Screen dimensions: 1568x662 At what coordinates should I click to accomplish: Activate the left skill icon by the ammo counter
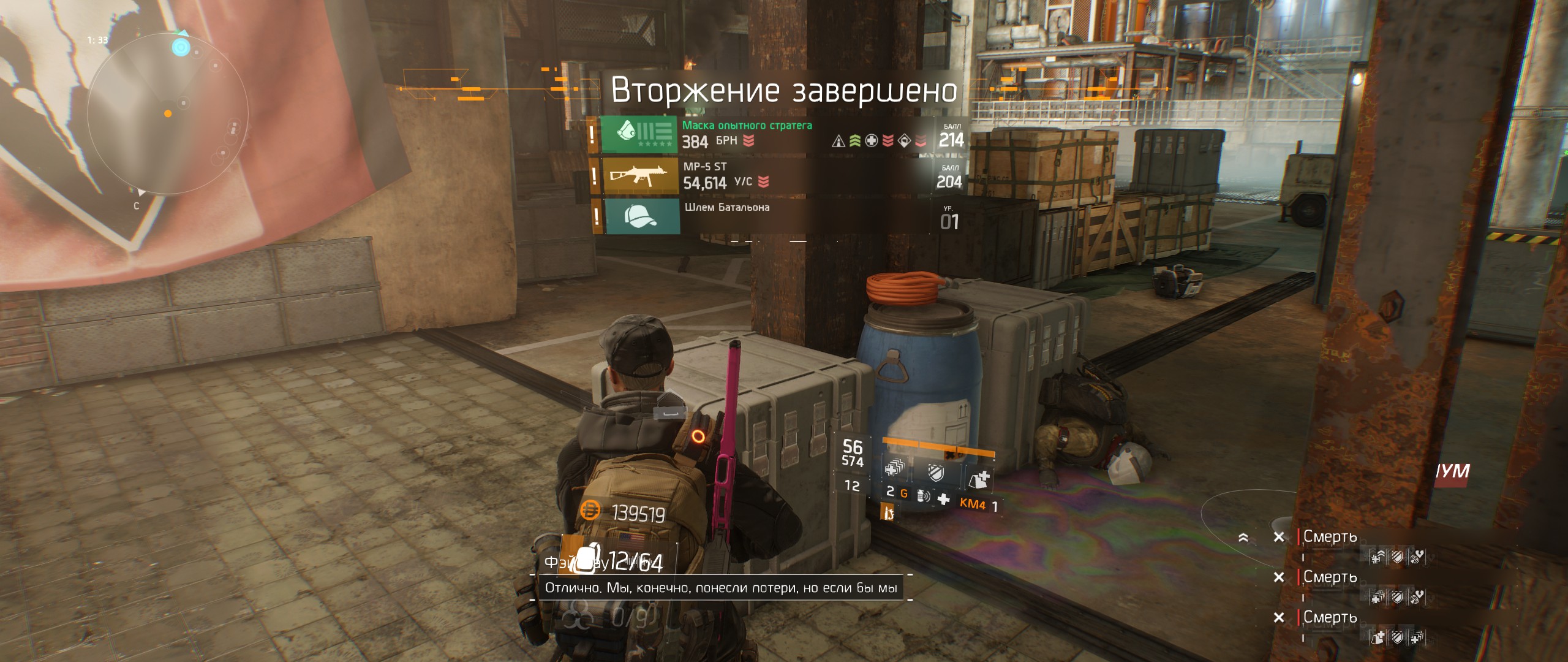tap(894, 470)
